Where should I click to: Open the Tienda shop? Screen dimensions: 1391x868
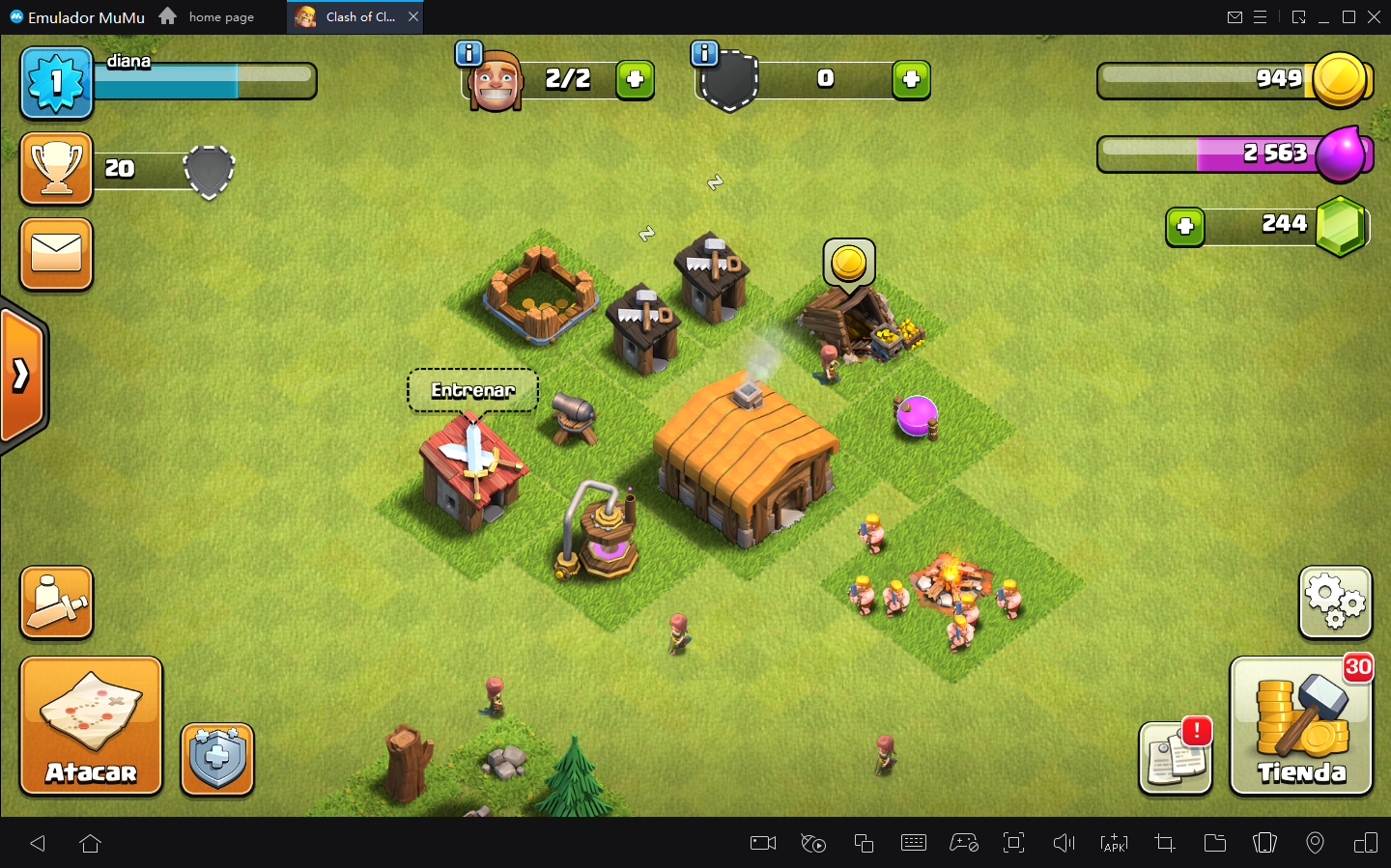click(1300, 726)
